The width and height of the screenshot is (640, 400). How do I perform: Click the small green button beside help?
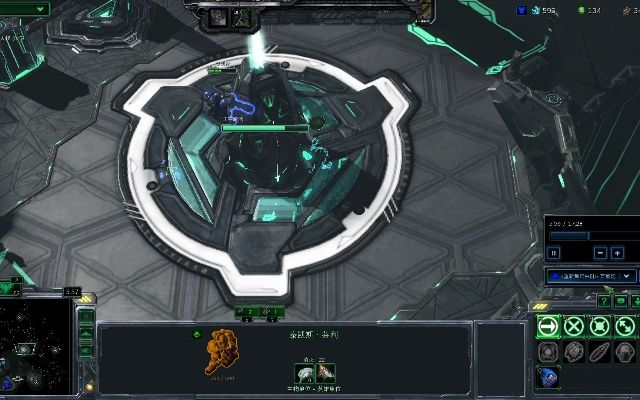click(621, 300)
